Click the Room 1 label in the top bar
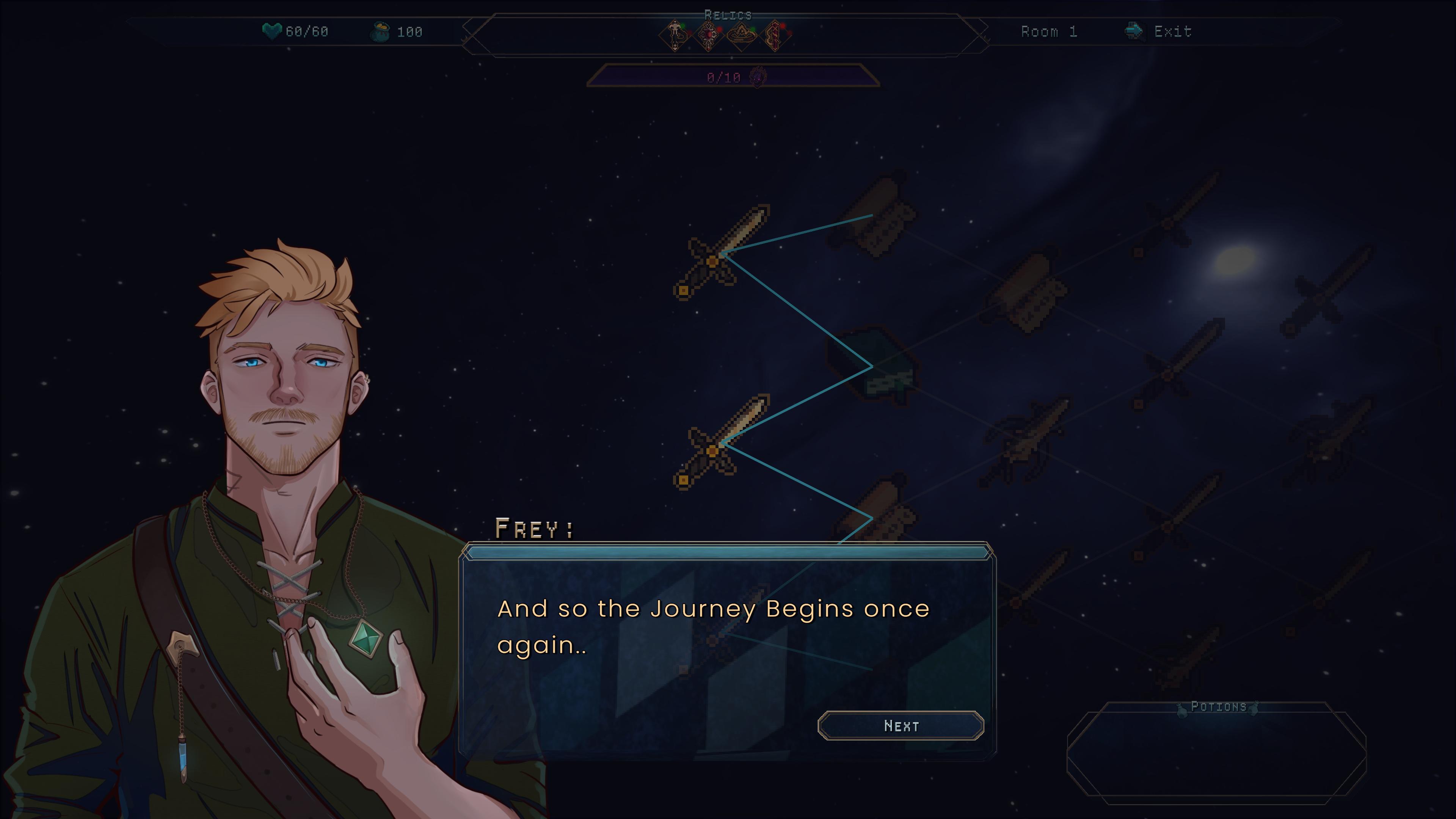 point(1050,31)
